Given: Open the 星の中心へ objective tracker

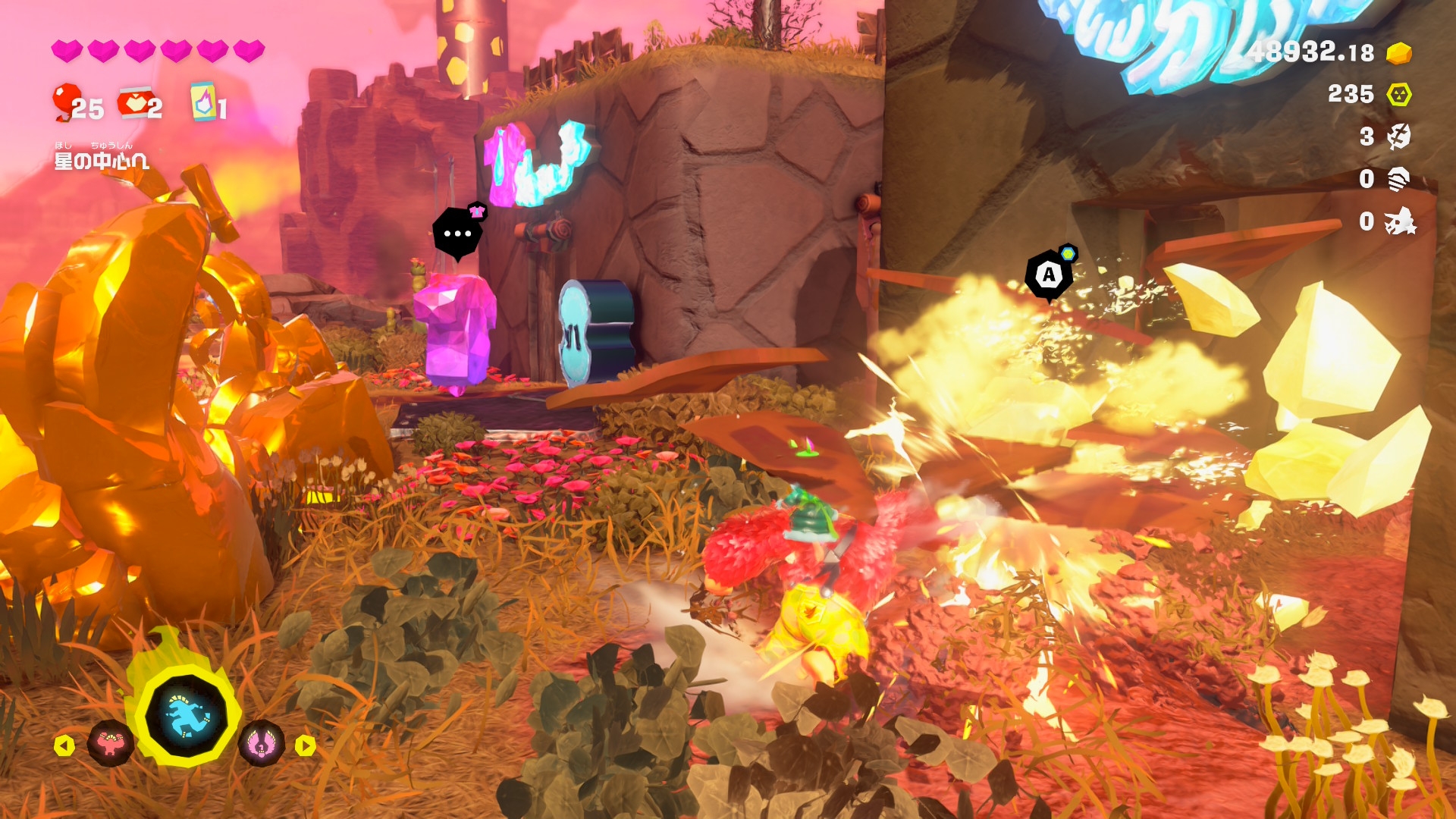Looking at the screenshot, I should (x=102, y=159).
